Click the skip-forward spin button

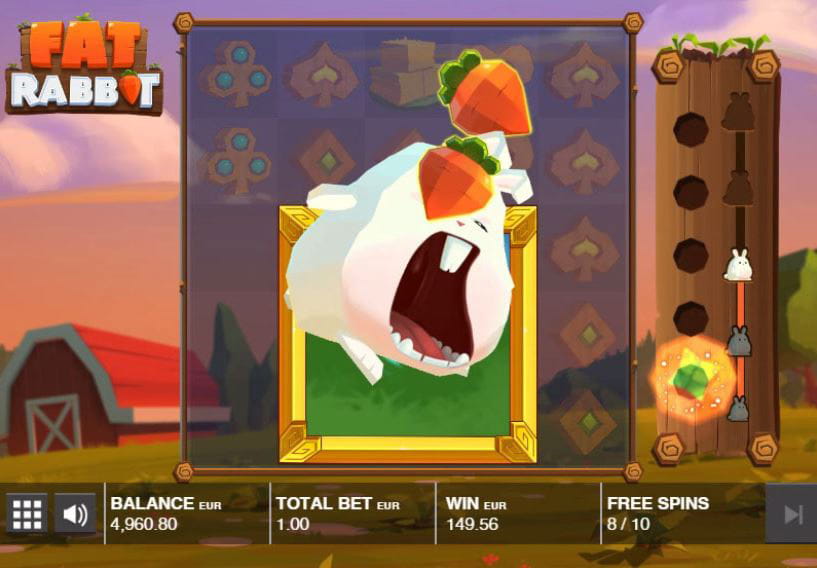point(792,514)
